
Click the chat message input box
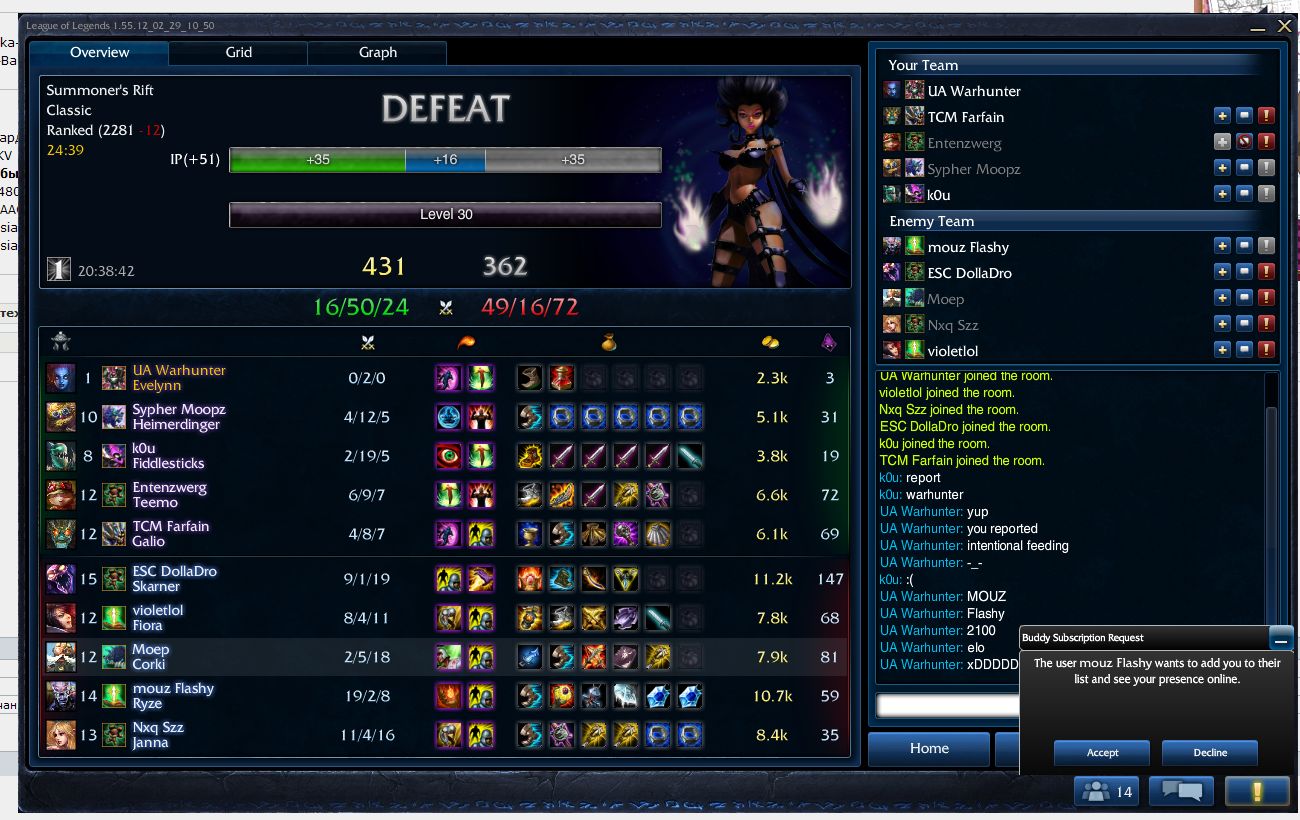click(x=947, y=705)
